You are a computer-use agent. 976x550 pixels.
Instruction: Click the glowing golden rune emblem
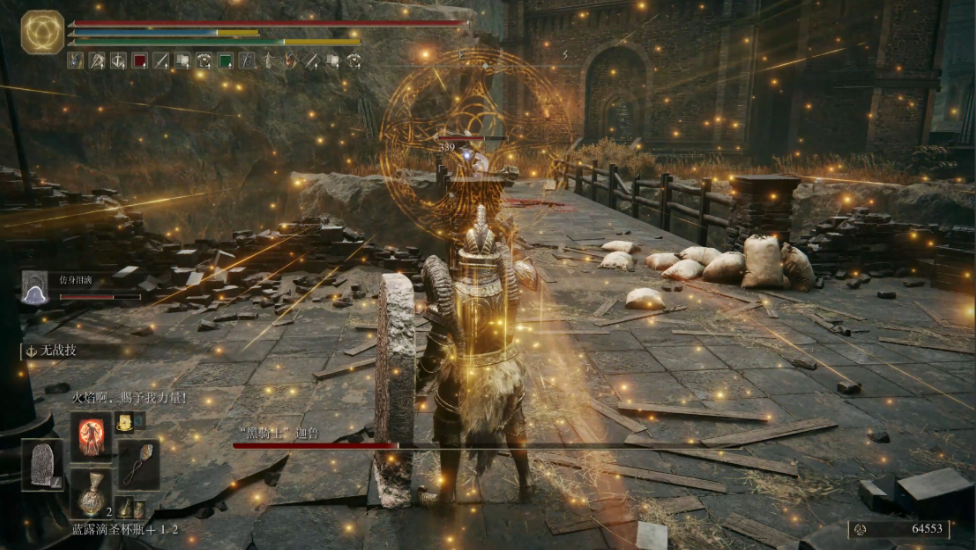coord(43,32)
